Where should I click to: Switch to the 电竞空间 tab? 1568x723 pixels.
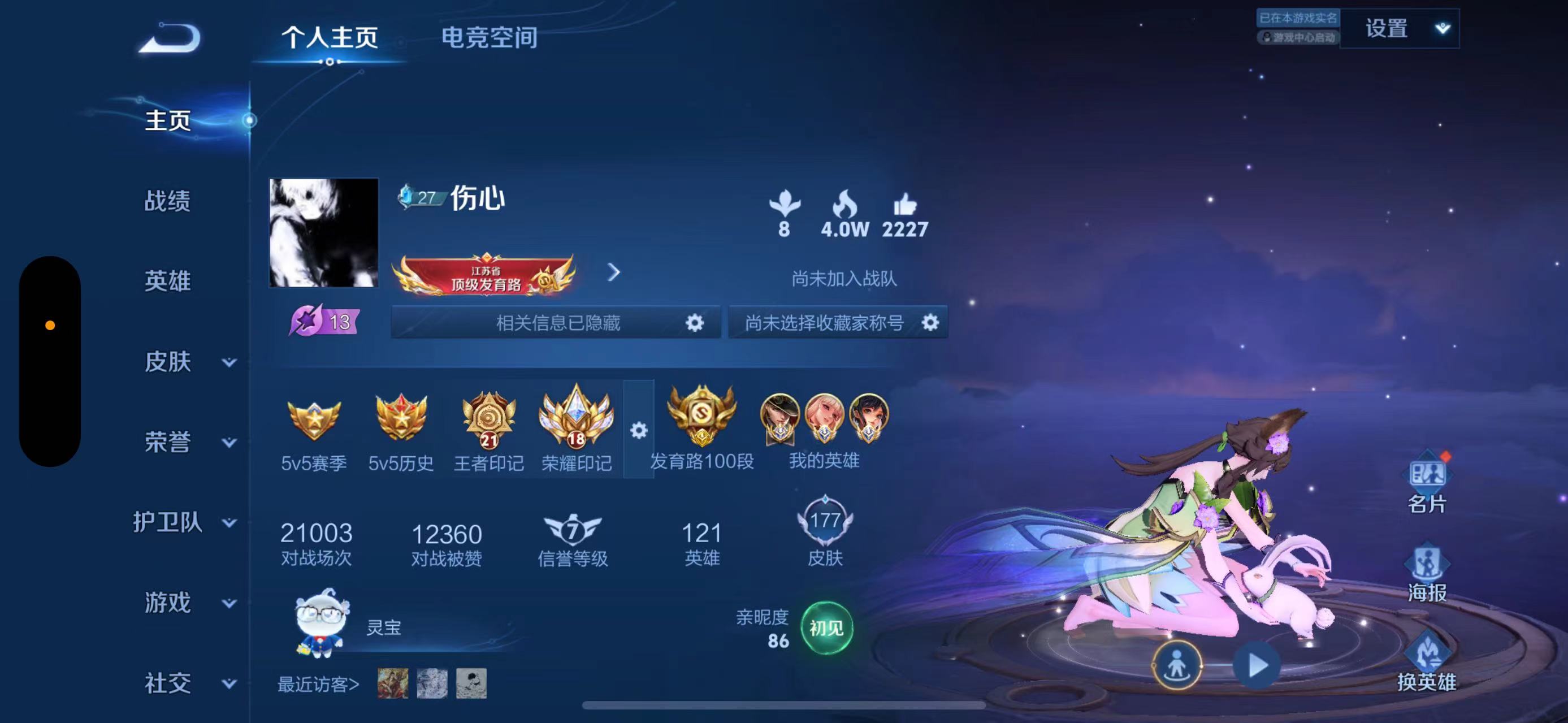pos(491,38)
